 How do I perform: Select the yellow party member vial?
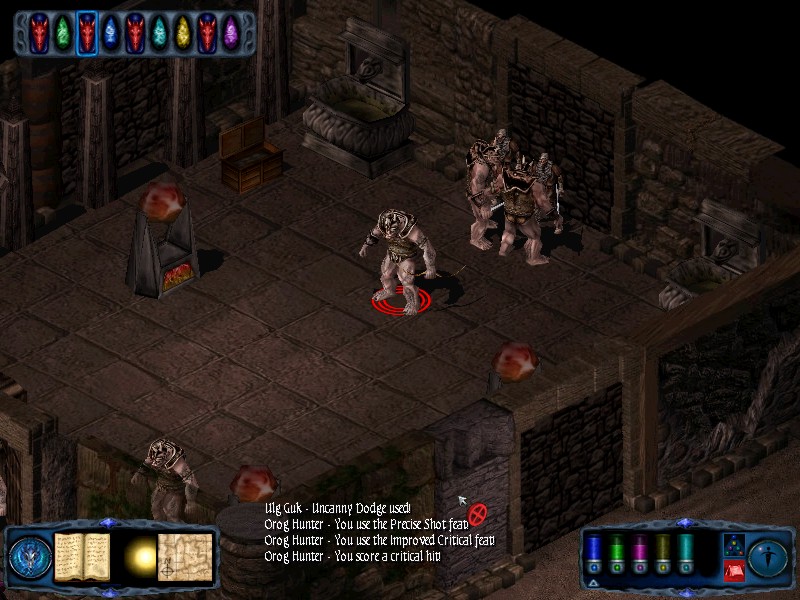tap(662, 553)
